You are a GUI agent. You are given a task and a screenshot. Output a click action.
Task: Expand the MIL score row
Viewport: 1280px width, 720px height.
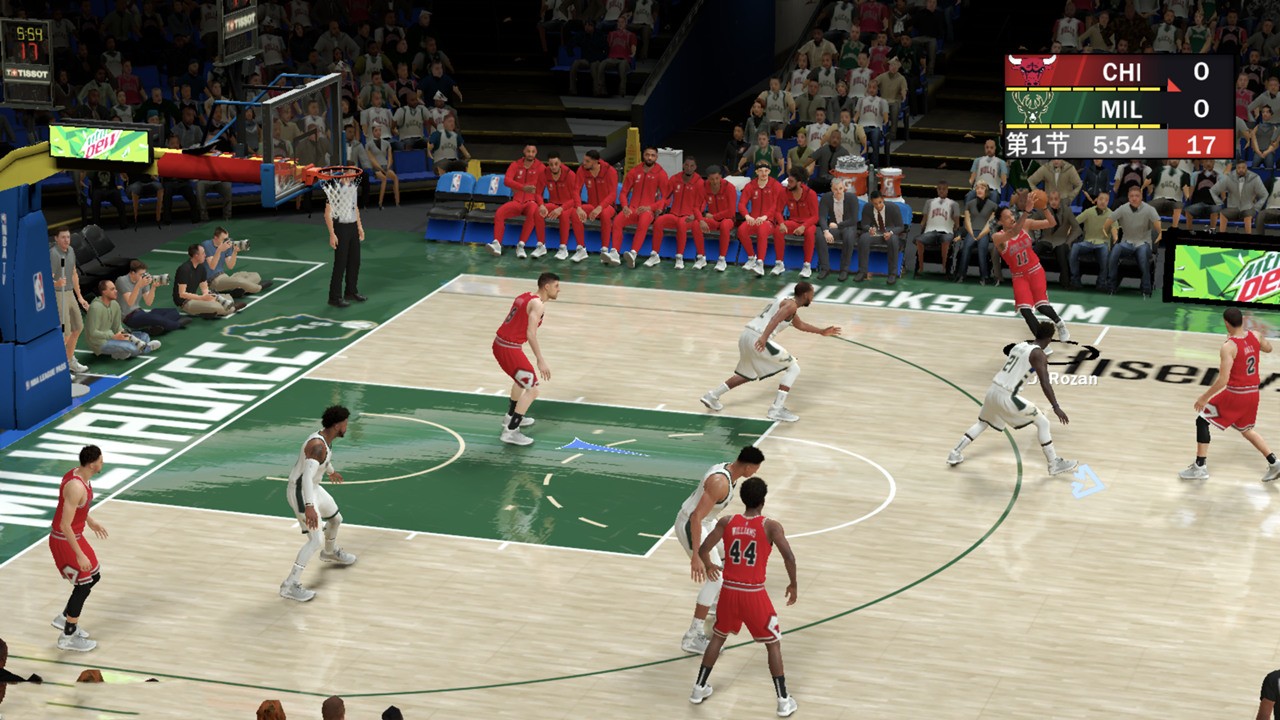[1202, 108]
